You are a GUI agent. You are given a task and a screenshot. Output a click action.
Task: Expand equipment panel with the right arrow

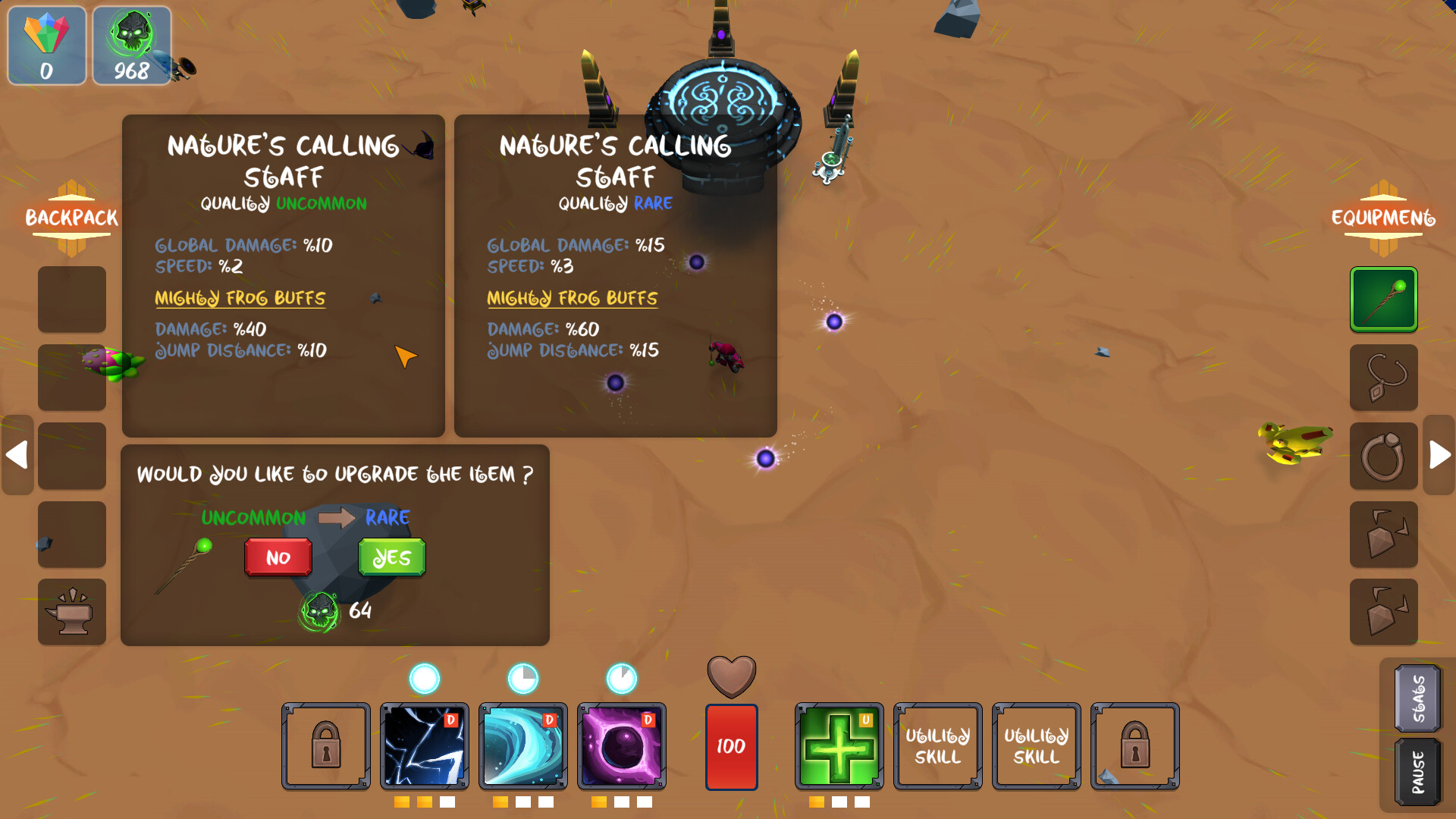[1438, 455]
